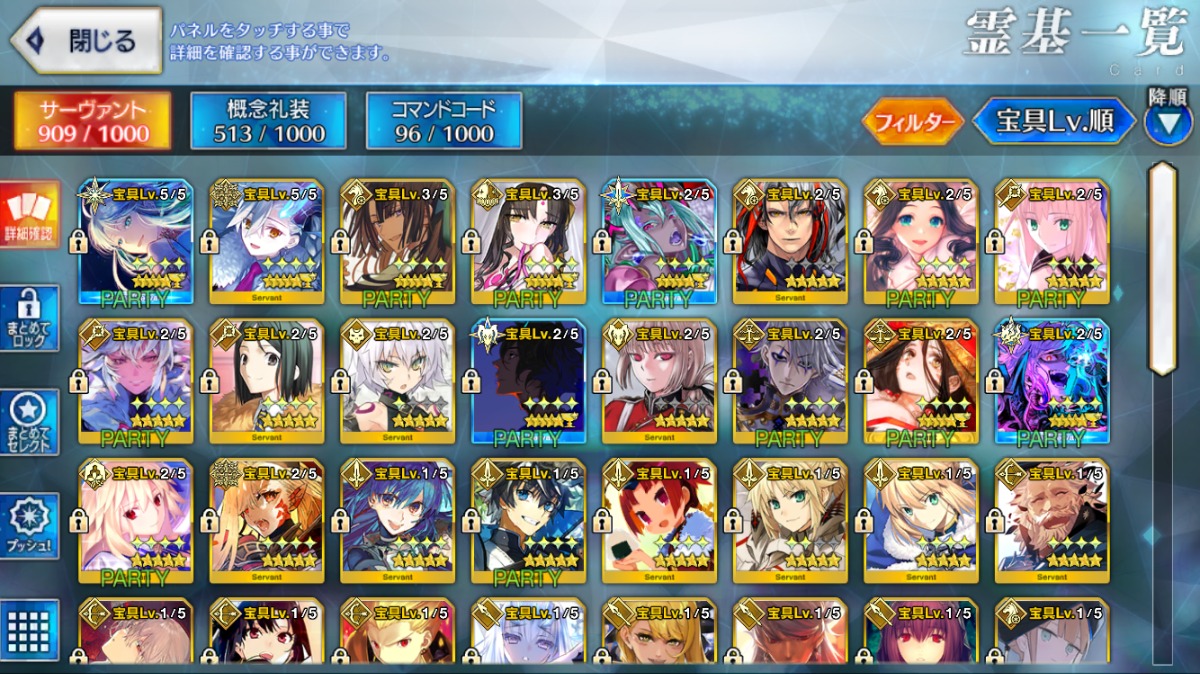Select the first servant card with 宝具Lv.5/5

coord(136,241)
